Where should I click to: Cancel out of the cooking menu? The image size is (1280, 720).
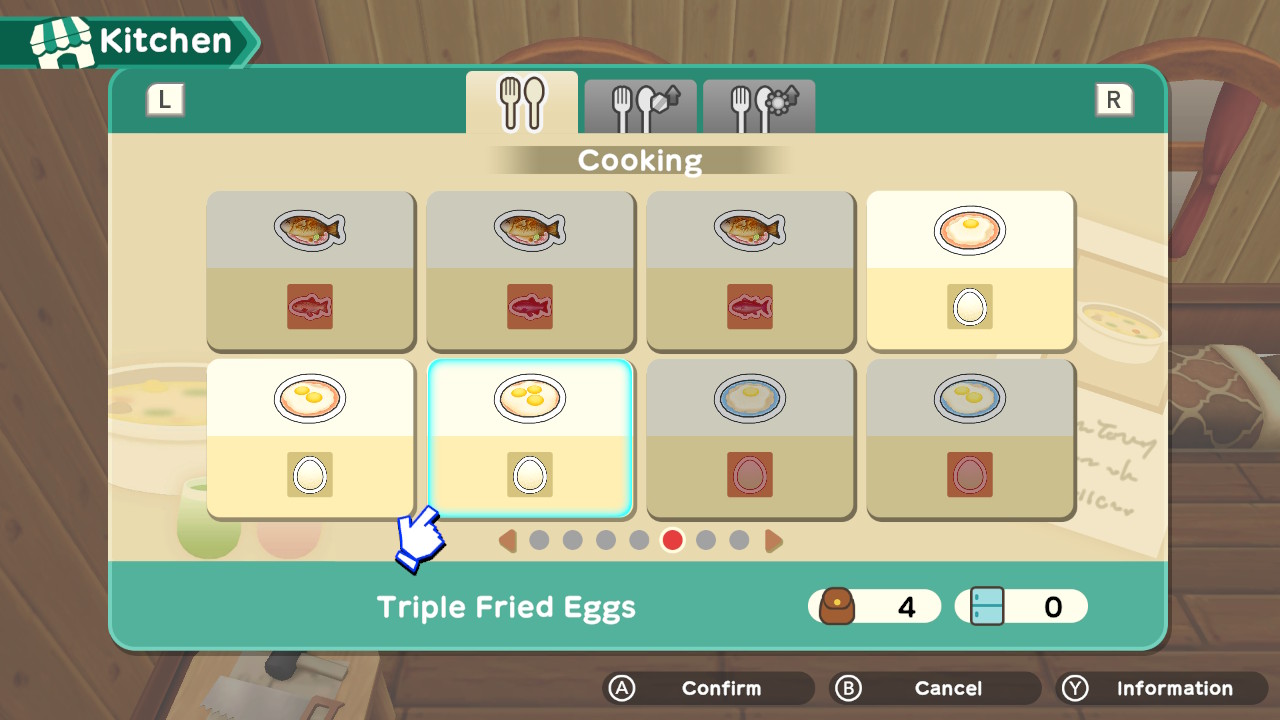pyautogui.click(x=947, y=688)
